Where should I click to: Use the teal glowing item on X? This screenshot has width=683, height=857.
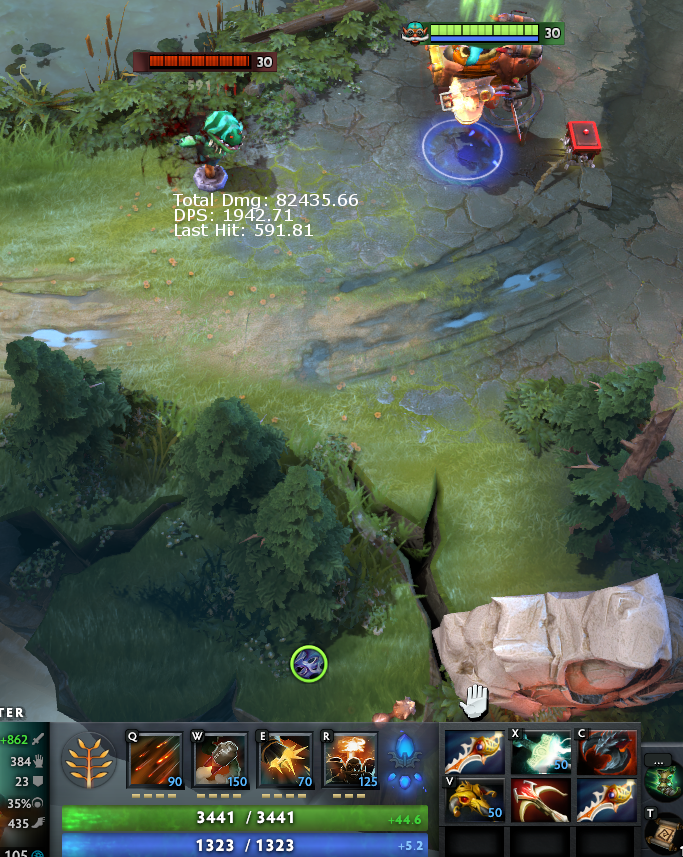tap(540, 752)
